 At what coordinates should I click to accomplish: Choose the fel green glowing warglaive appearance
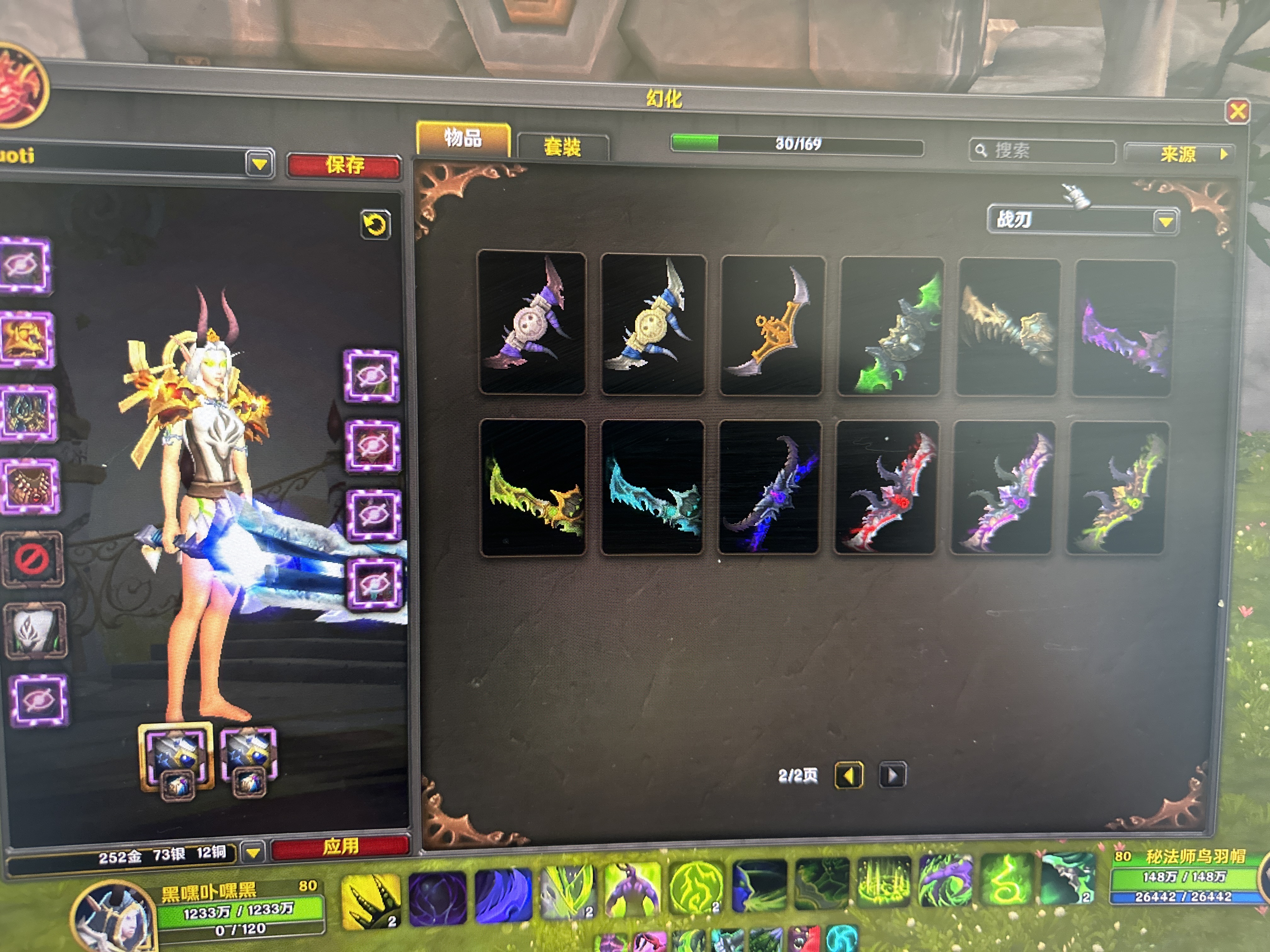click(889, 326)
